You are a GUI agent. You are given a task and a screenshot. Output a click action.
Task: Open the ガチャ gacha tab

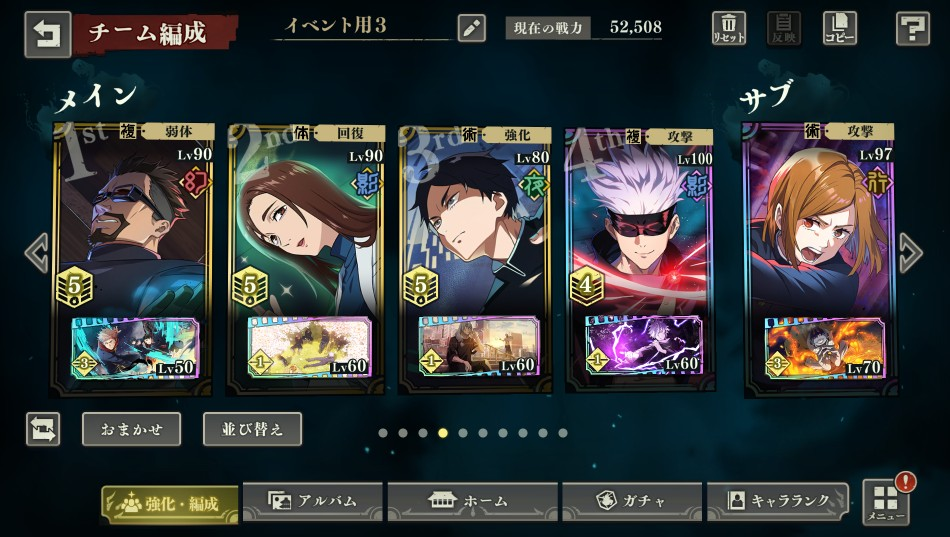point(631,501)
